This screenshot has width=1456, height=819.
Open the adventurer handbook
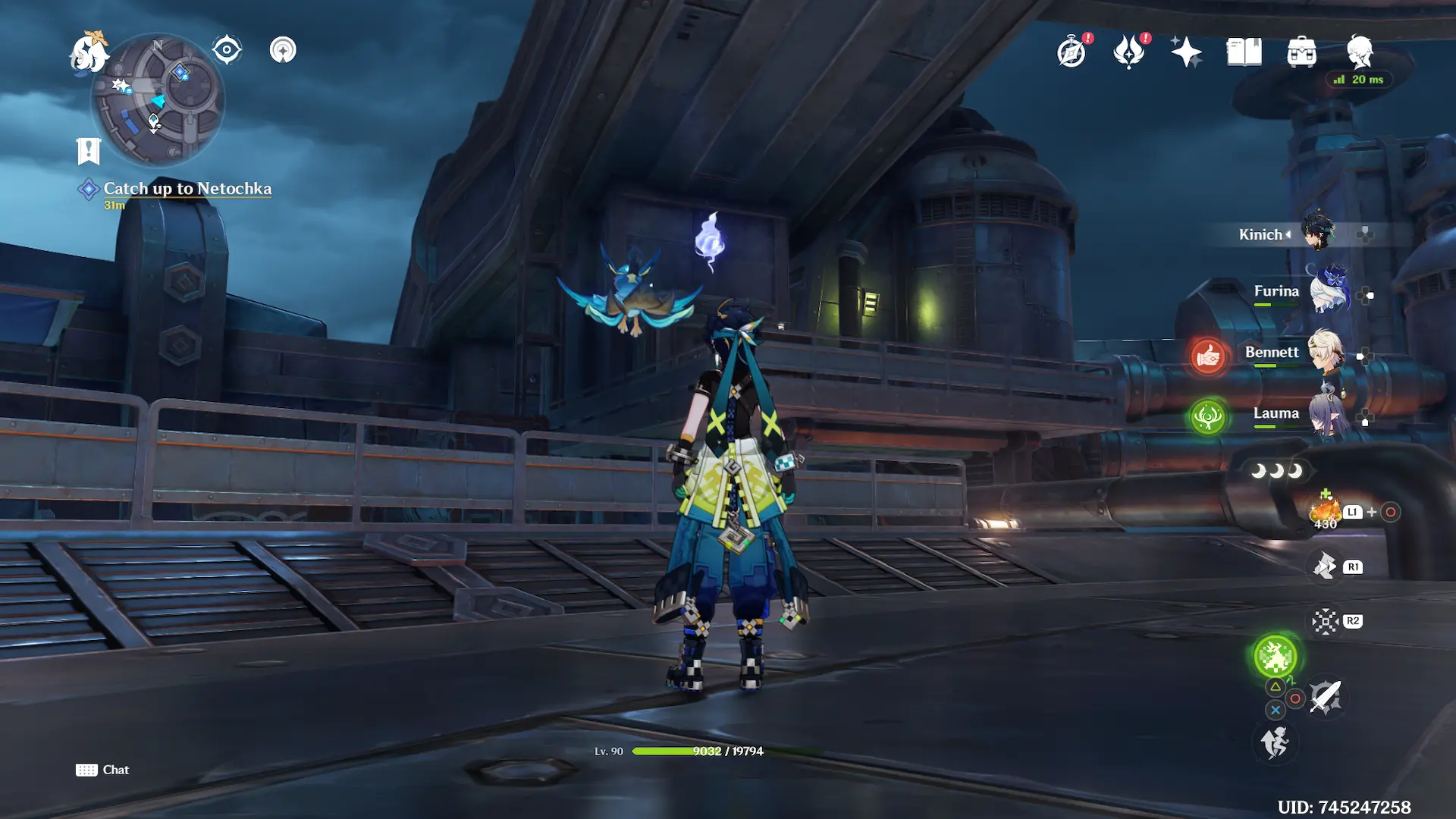coord(1244,52)
